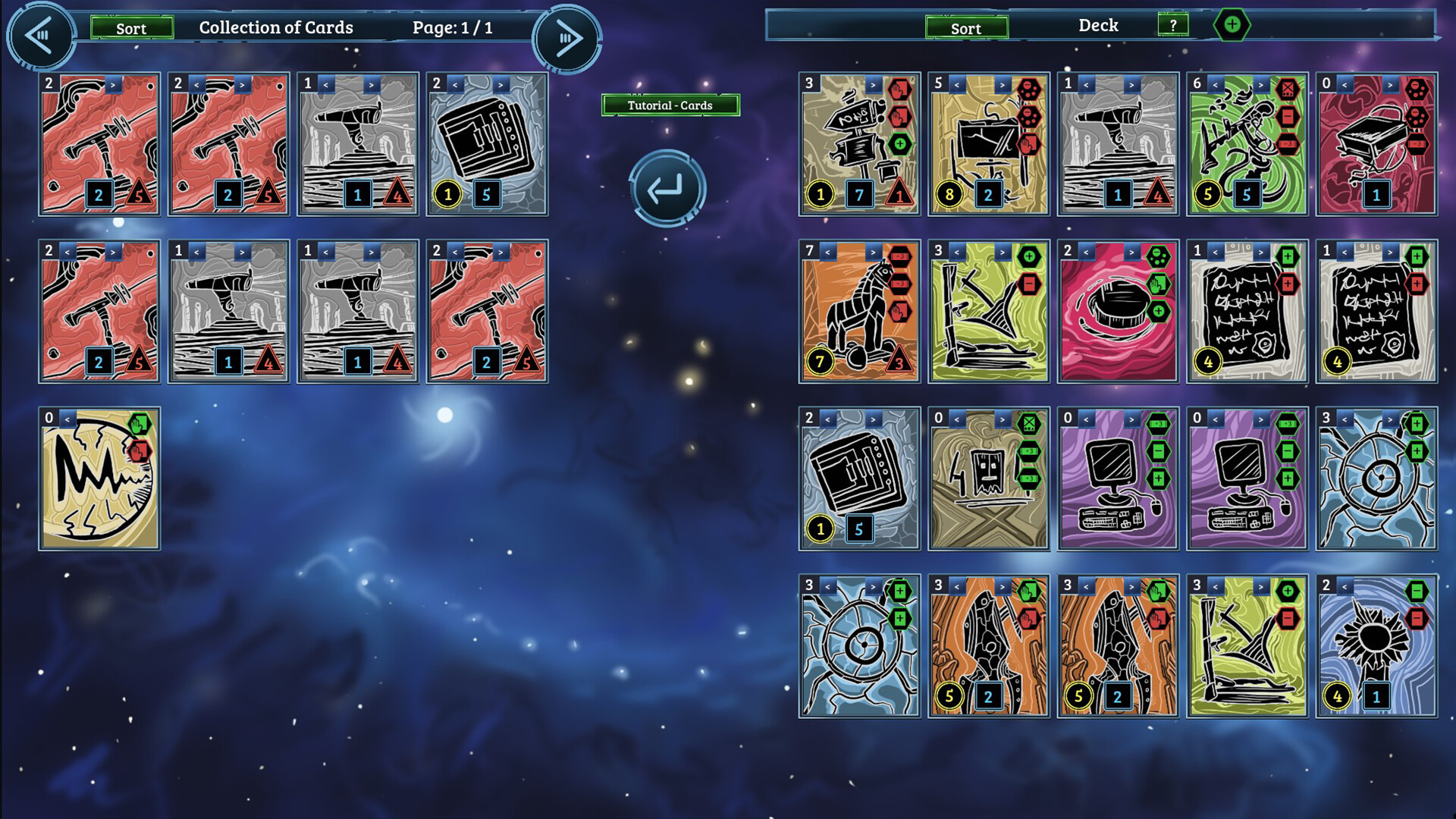Open the question mark help icon near Deck

click(1174, 25)
